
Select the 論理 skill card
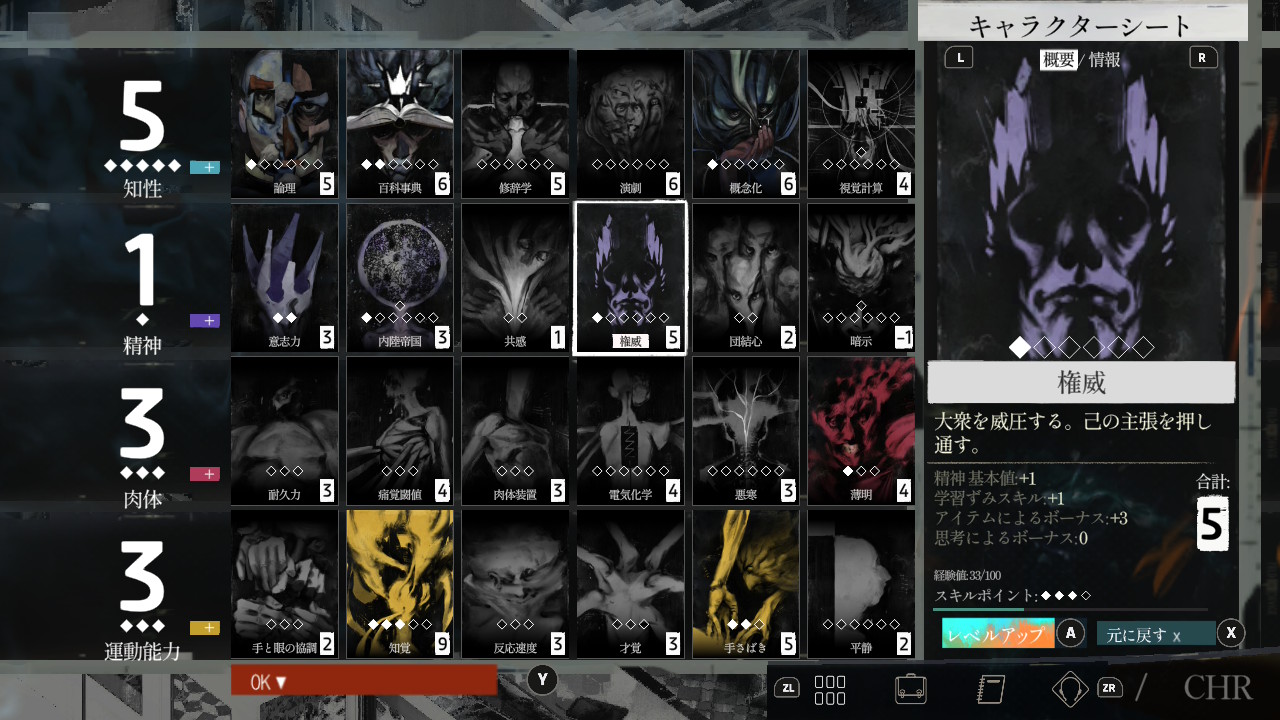pyautogui.click(x=284, y=123)
